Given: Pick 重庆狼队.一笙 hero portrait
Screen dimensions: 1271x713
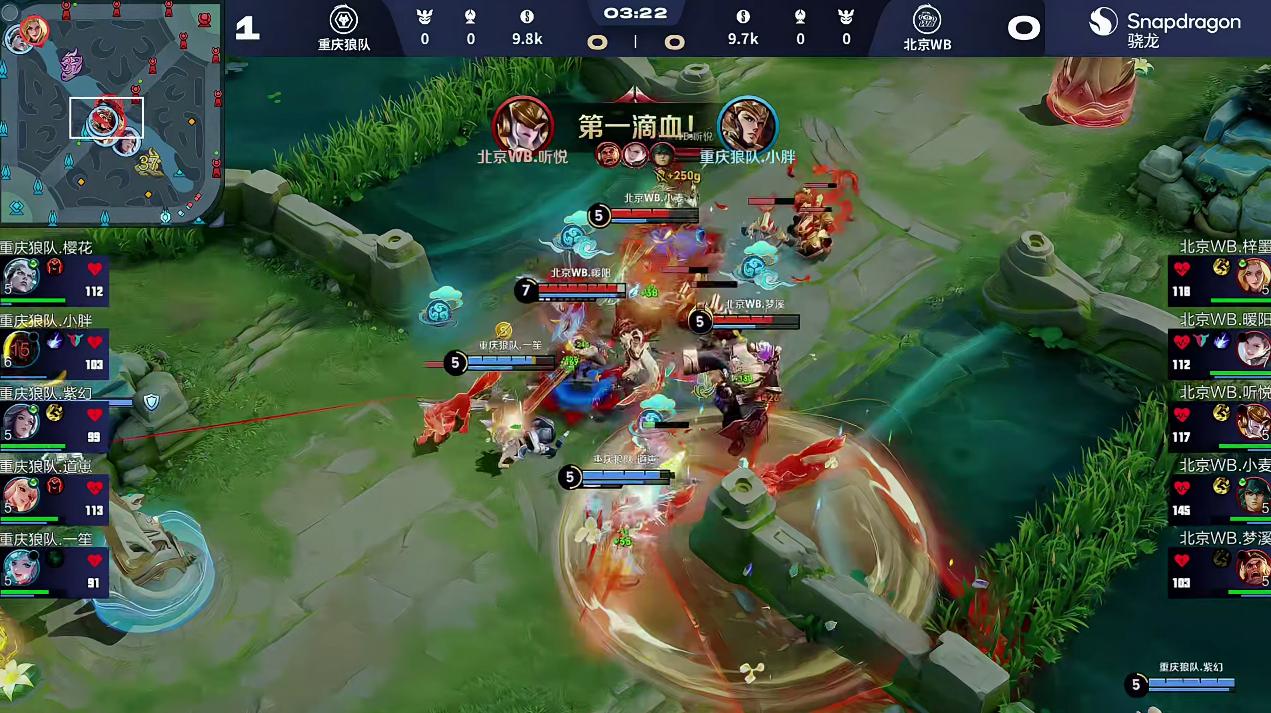Looking at the screenshot, I should pos(20,567).
